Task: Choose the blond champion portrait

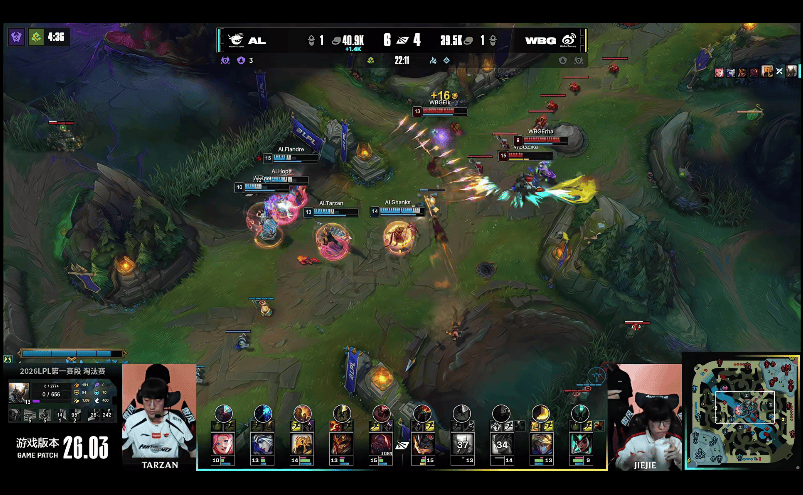Action: click(541, 443)
